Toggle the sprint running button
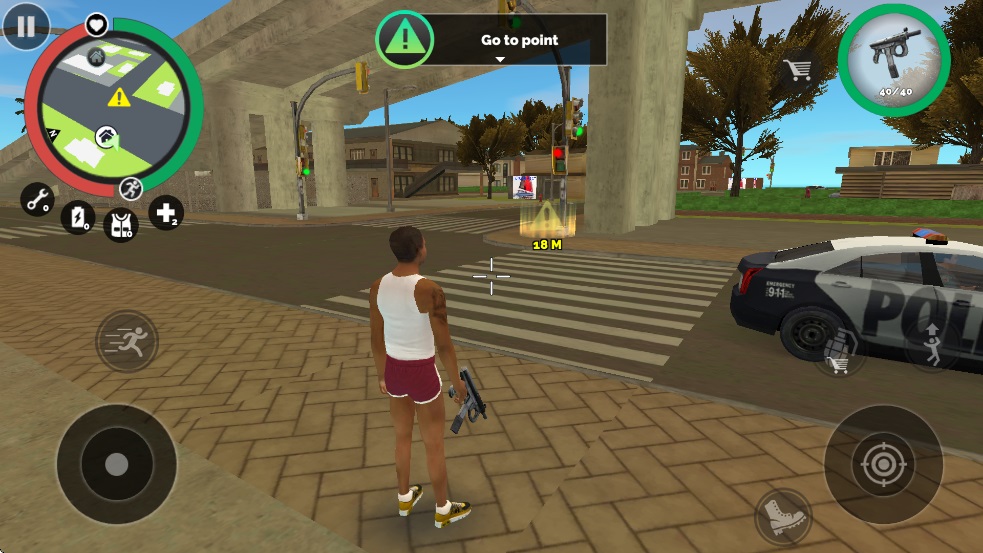The image size is (983, 553). pos(126,341)
